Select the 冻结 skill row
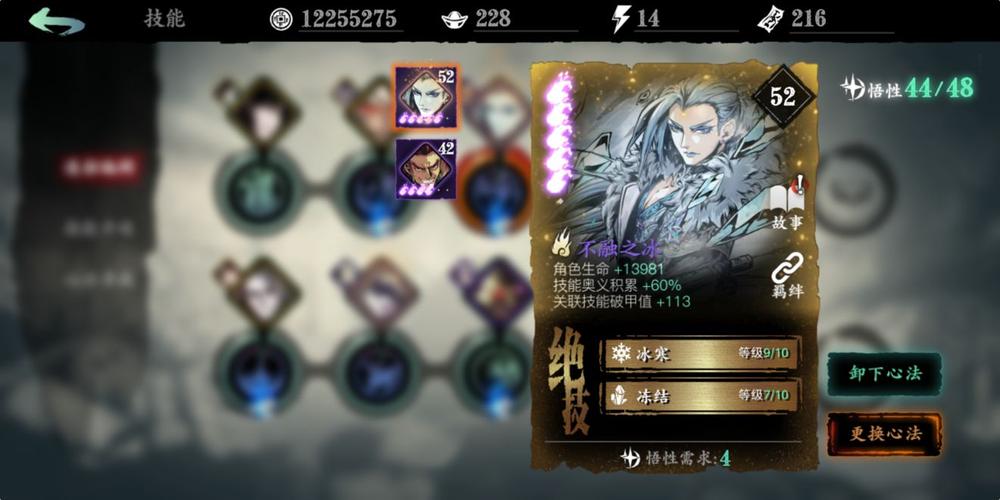 click(x=700, y=395)
